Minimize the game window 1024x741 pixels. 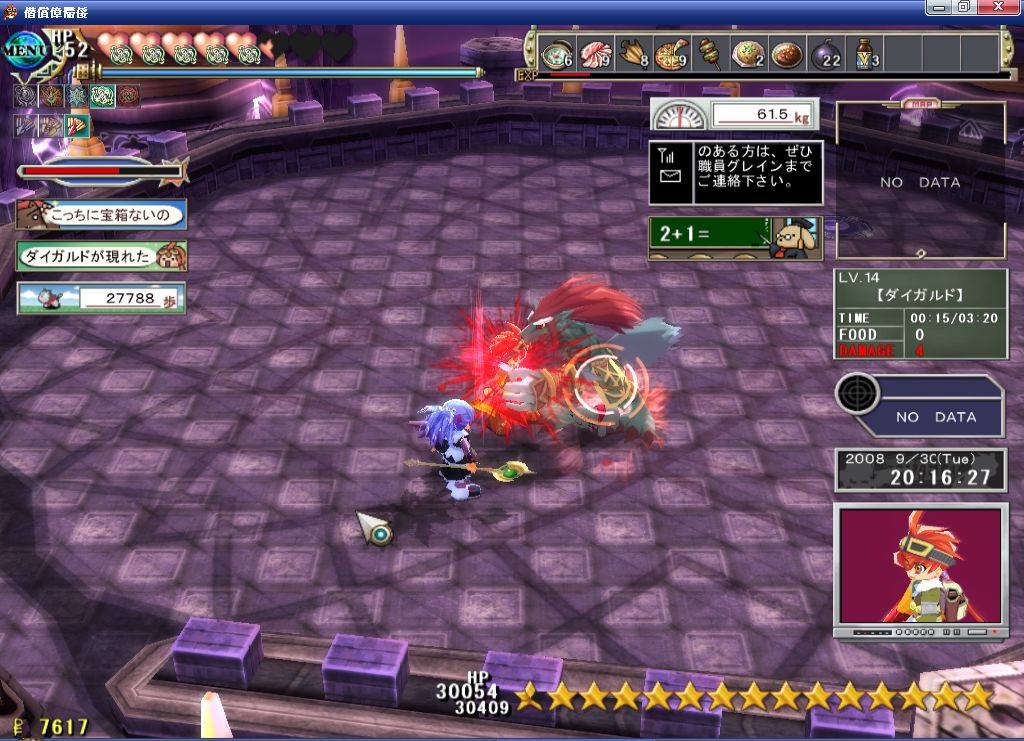click(940, 7)
